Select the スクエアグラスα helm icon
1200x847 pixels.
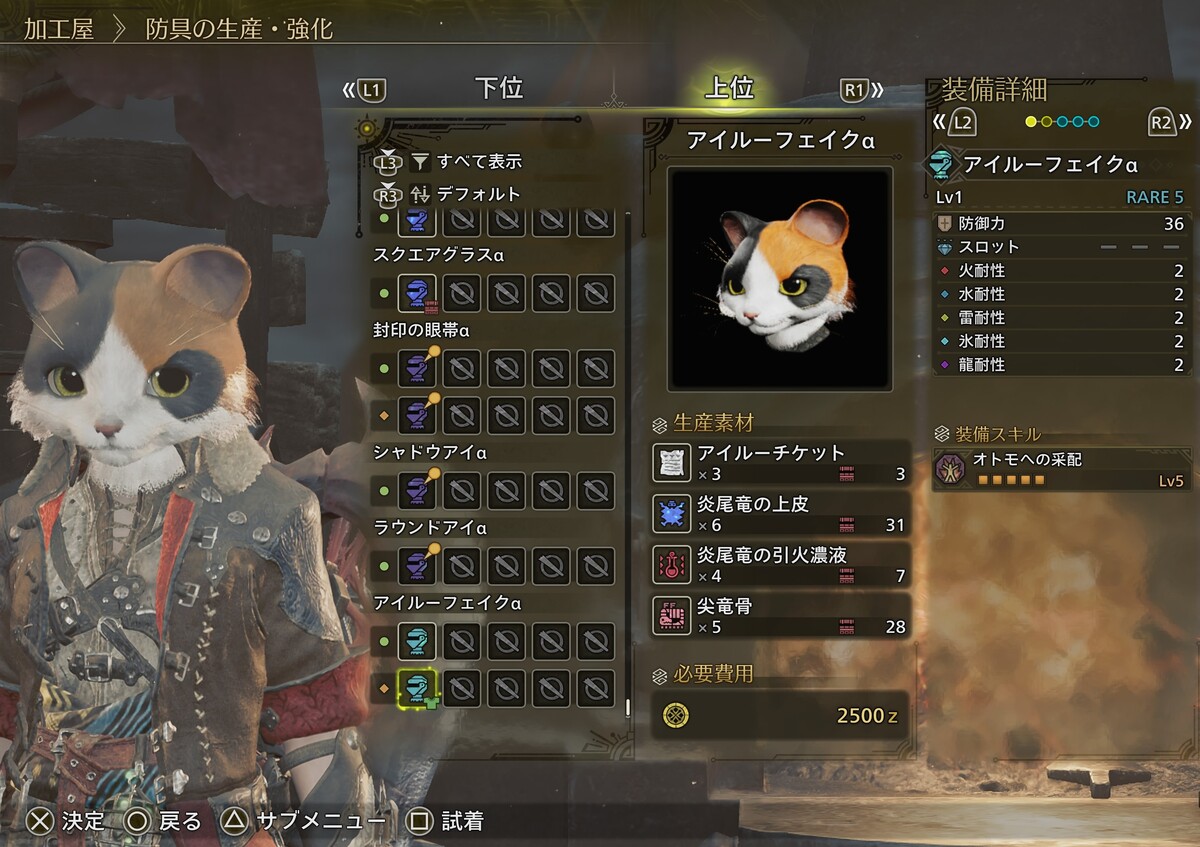(417, 294)
